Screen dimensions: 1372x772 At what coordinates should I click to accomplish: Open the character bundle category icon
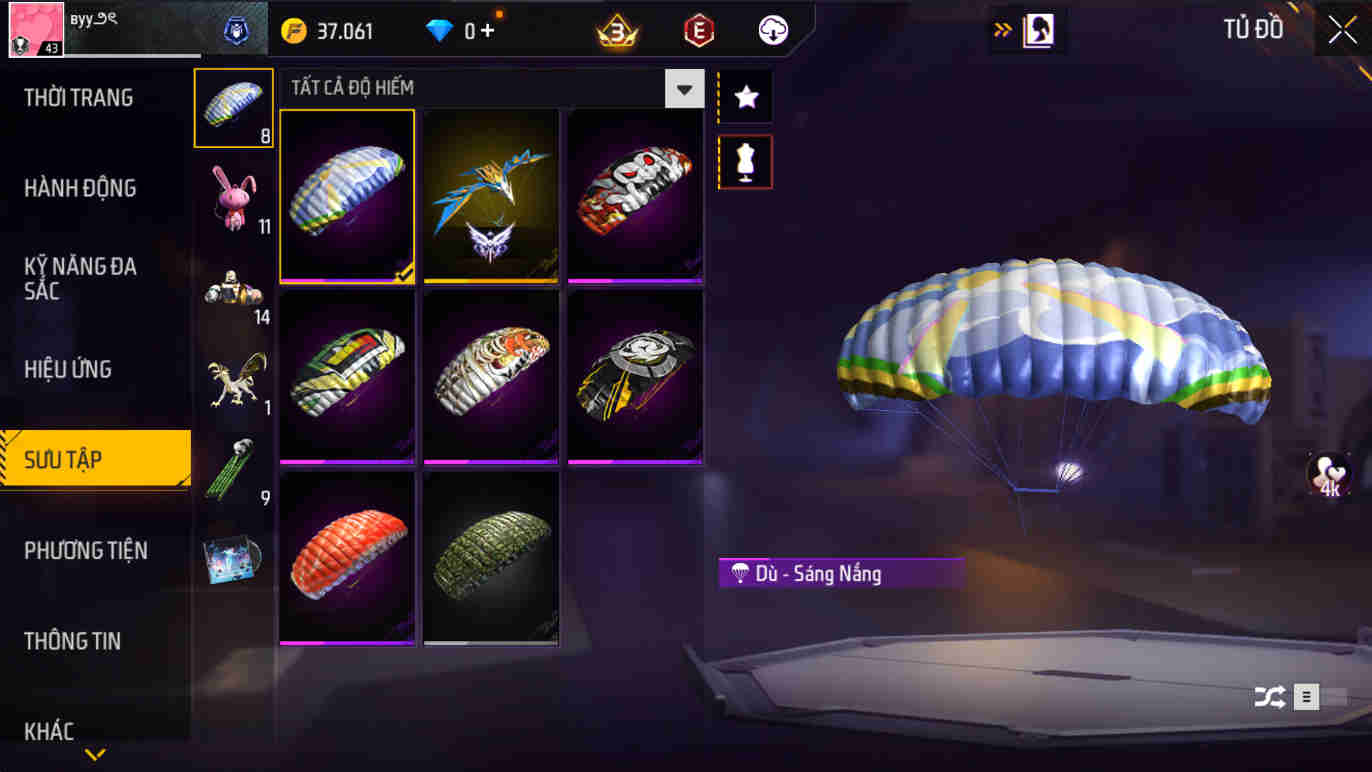click(x=233, y=285)
